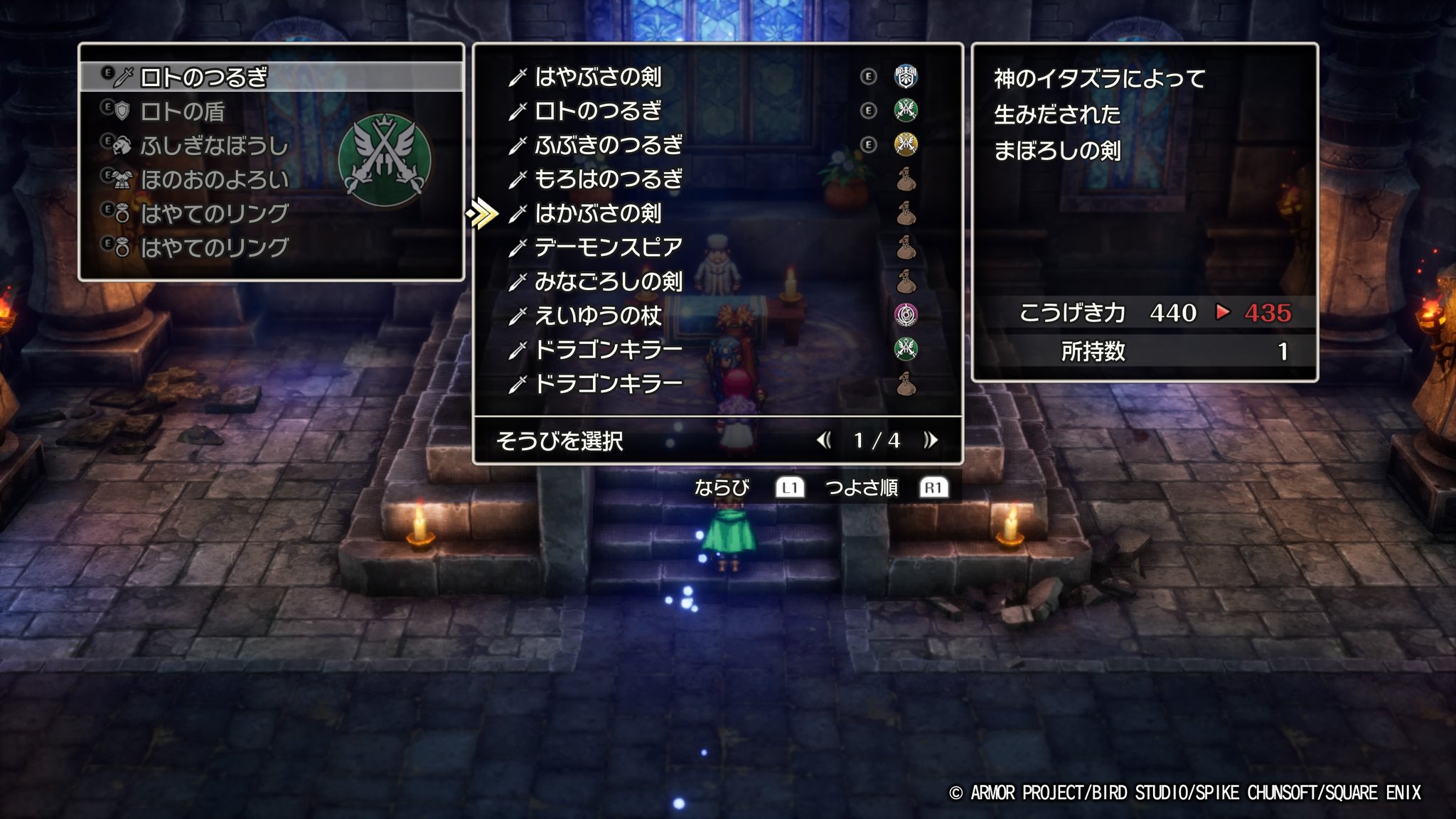The width and height of the screenshot is (1456, 819).
Task: Choose the ふしぎなぼうし helmet slot
Action: pyautogui.click(x=214, y=146)
